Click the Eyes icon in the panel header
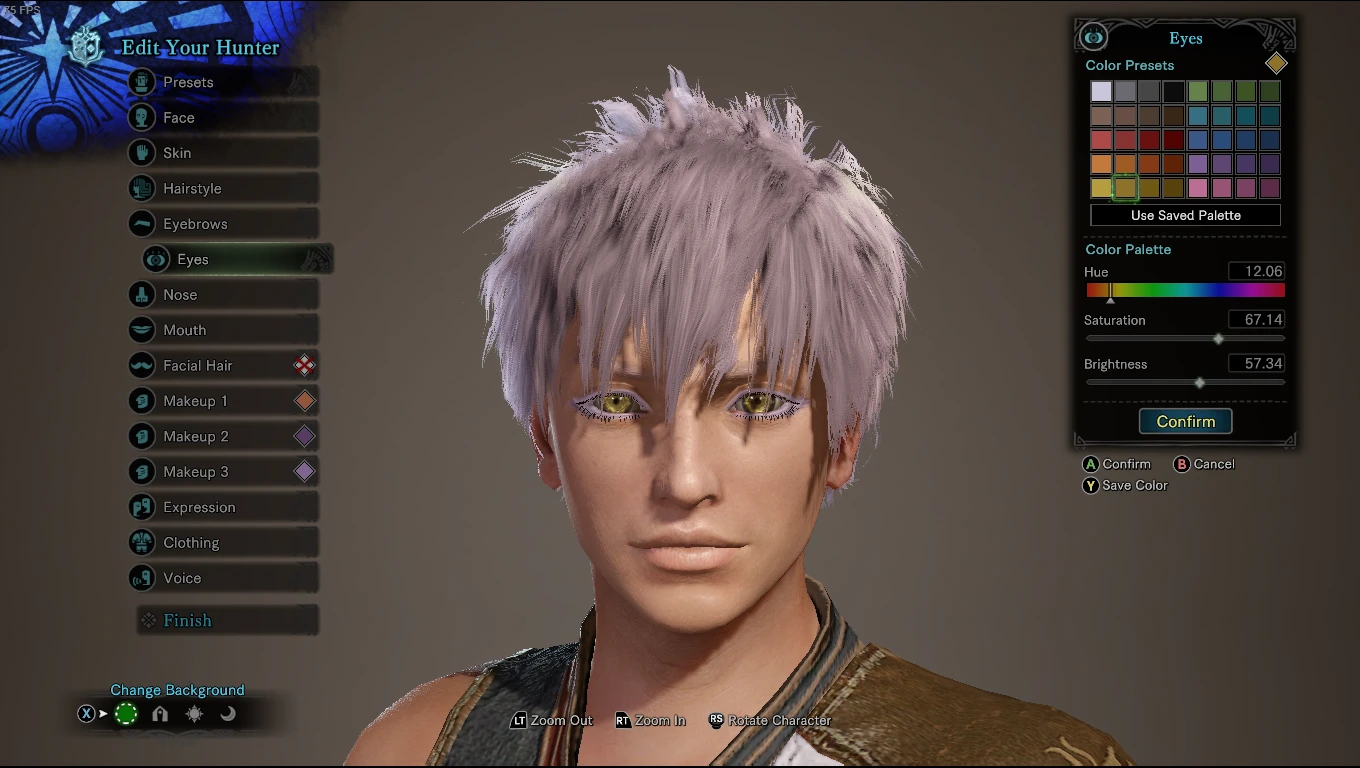This screenshot has width=1360, height=768. coord(1093,37)
